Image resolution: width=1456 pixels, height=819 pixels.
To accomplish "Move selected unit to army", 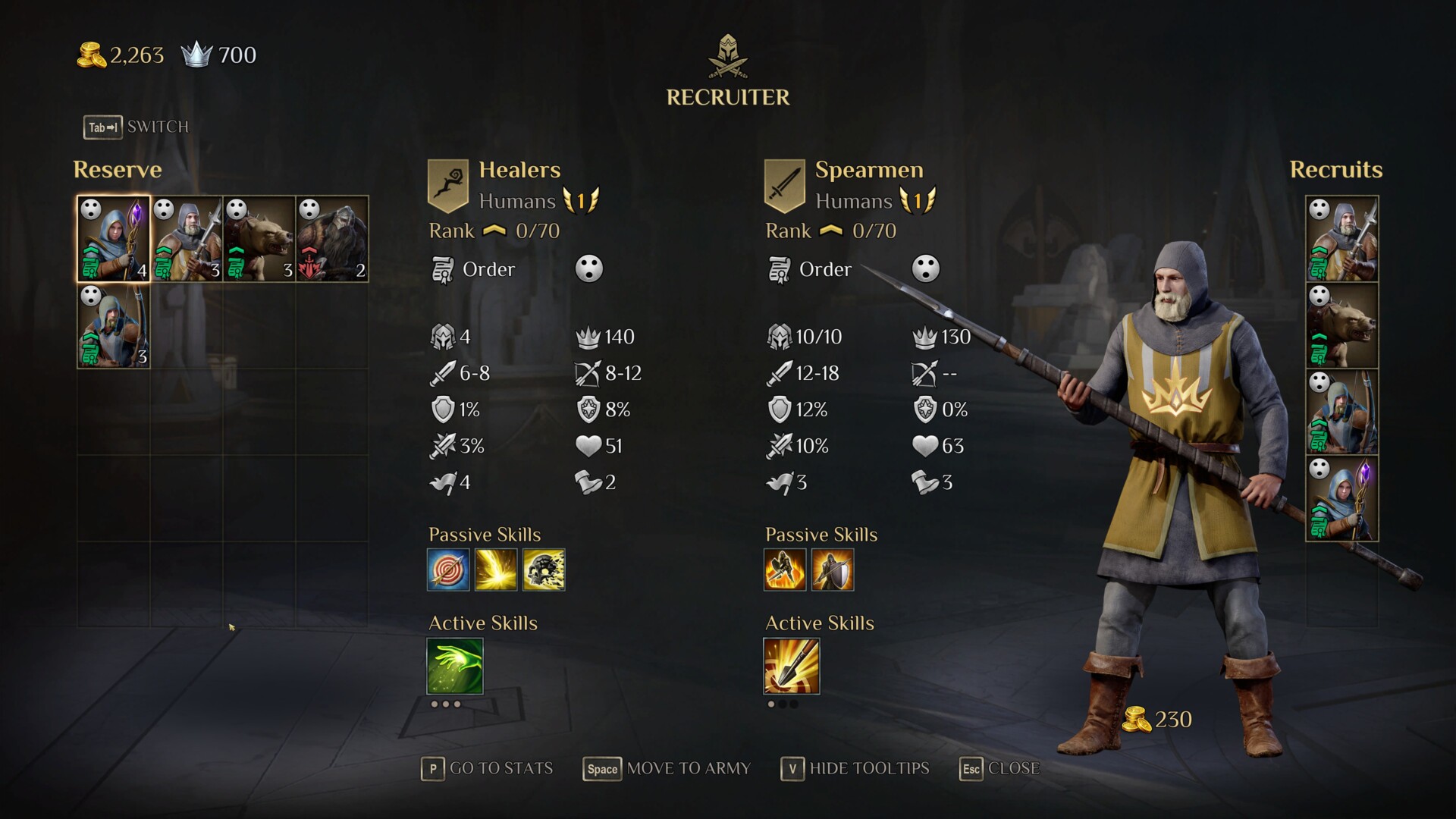I will tap(667, 769).
